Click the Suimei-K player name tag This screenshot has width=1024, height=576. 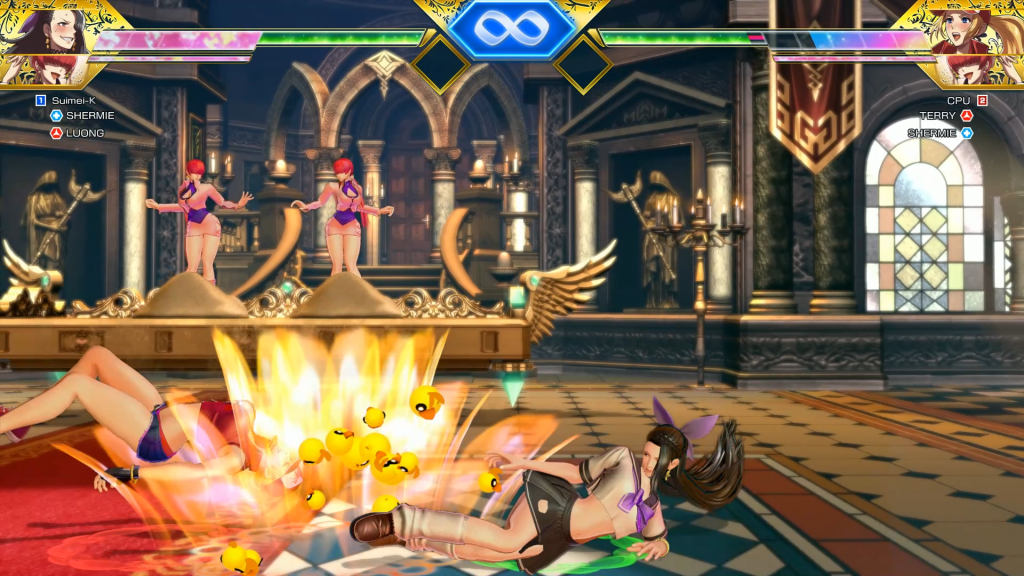(x=70, y=100)
